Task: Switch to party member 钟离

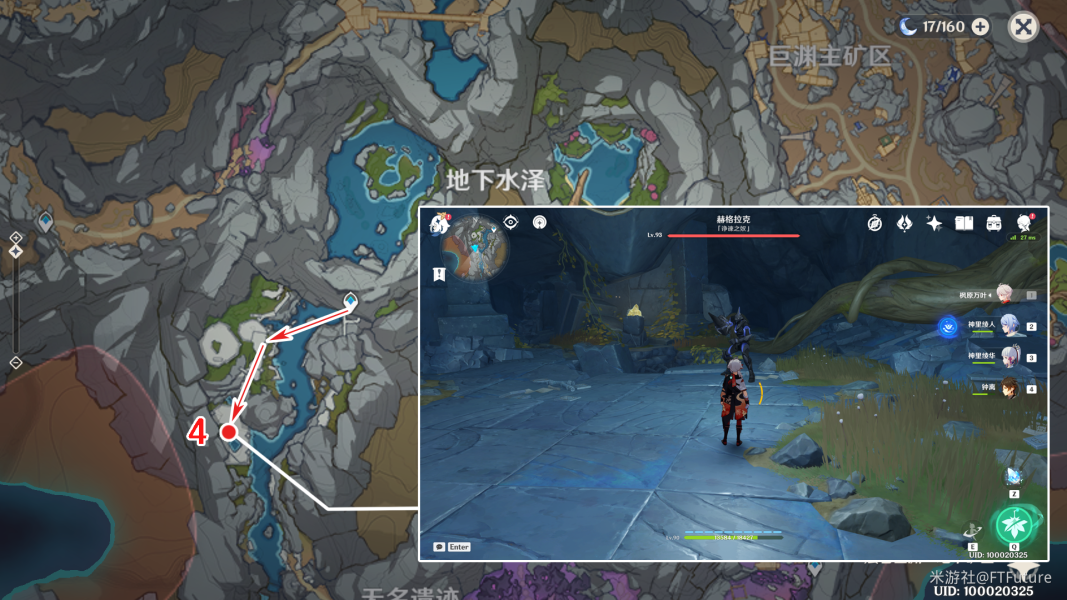Action: (x=1008, y=388)
